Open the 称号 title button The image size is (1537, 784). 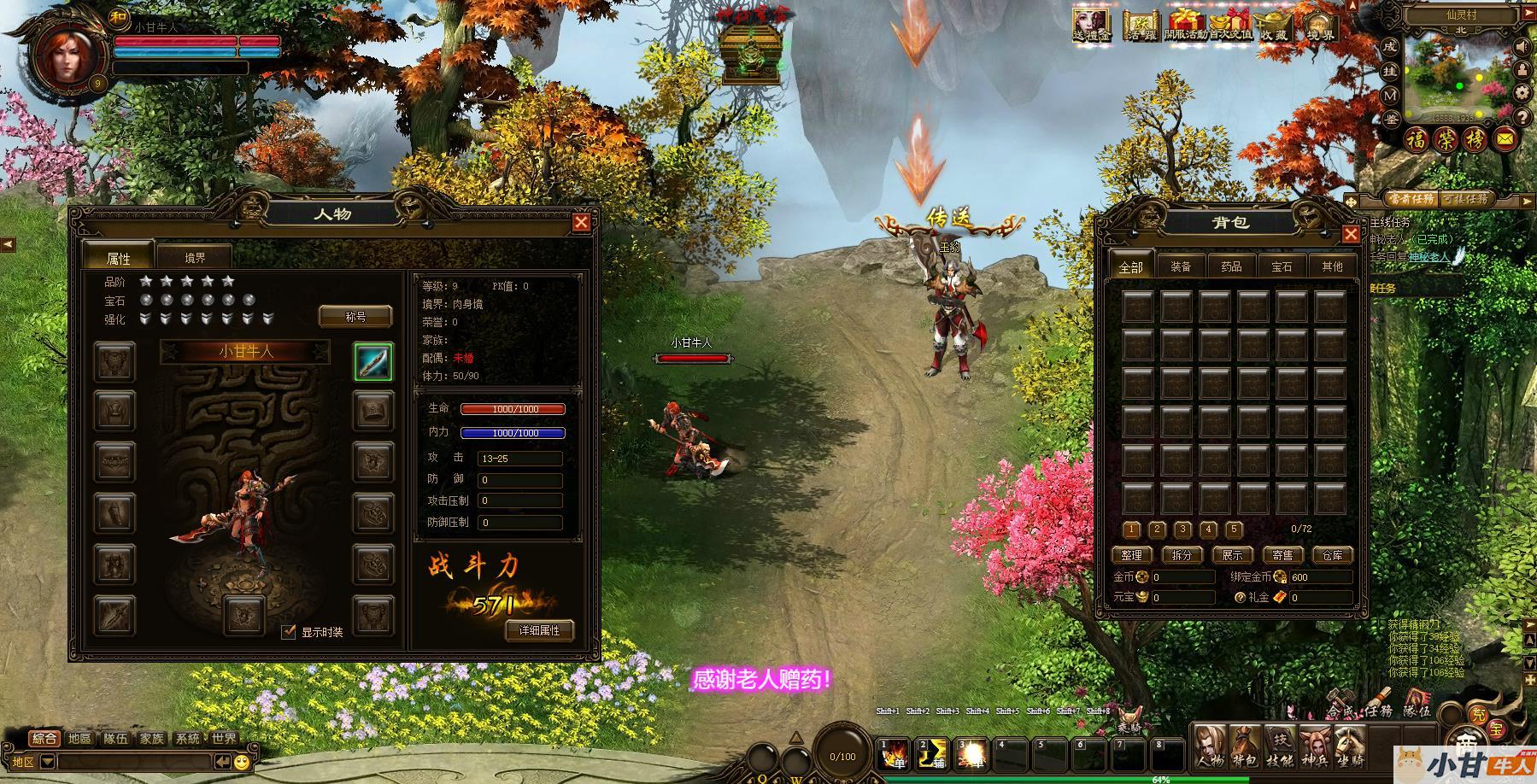[355, 317]
